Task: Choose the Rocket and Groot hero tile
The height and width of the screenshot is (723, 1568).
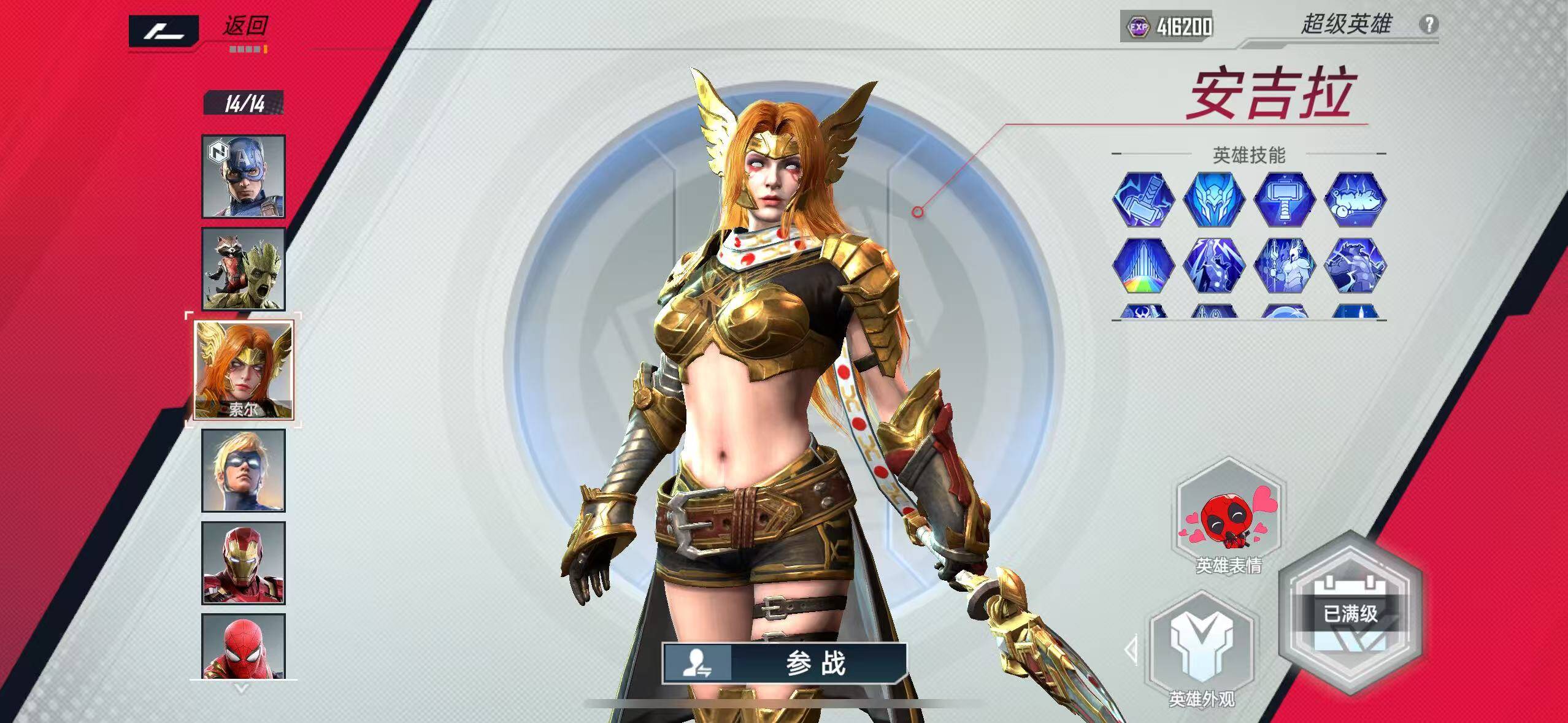Action: [244, 269]
